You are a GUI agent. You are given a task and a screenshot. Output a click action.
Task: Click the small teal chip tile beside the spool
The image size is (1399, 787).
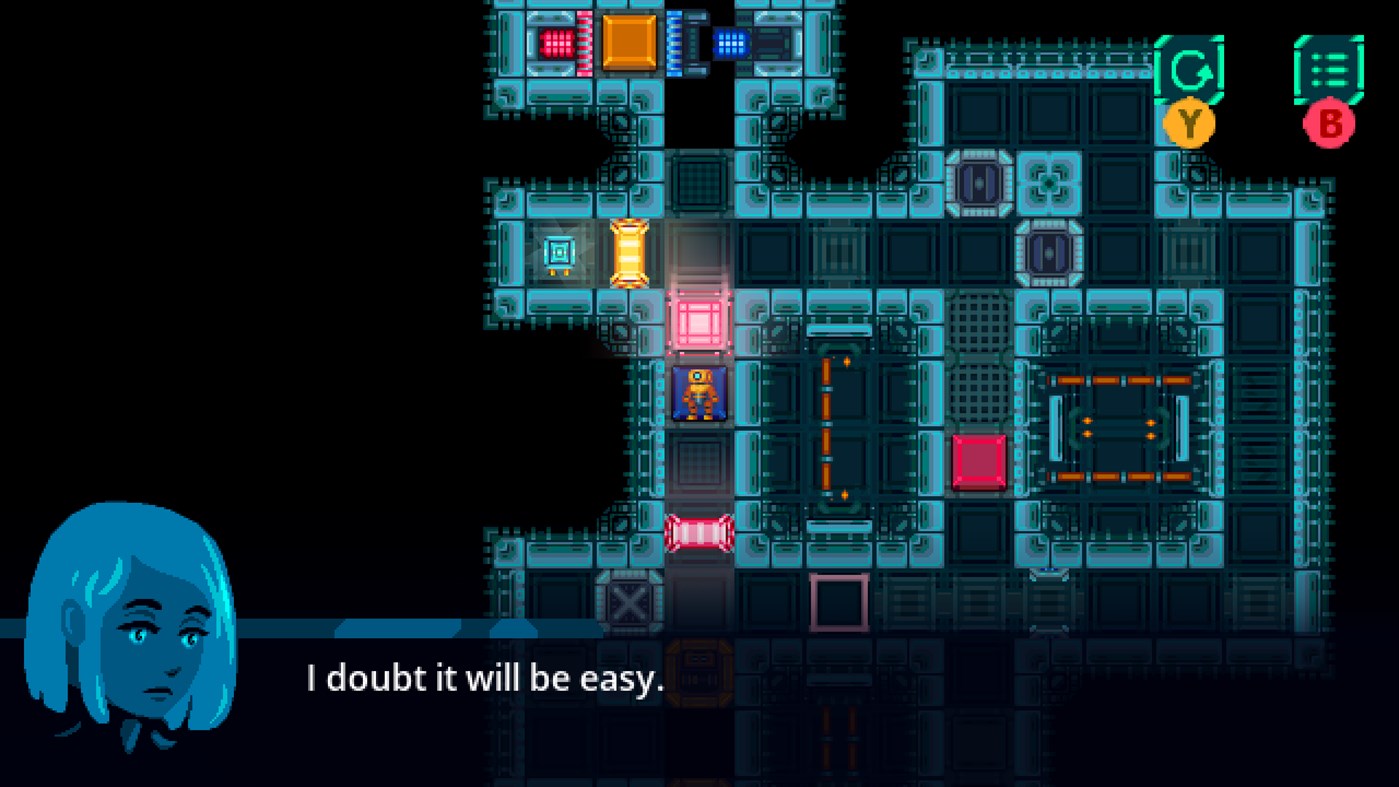[560, 254]
